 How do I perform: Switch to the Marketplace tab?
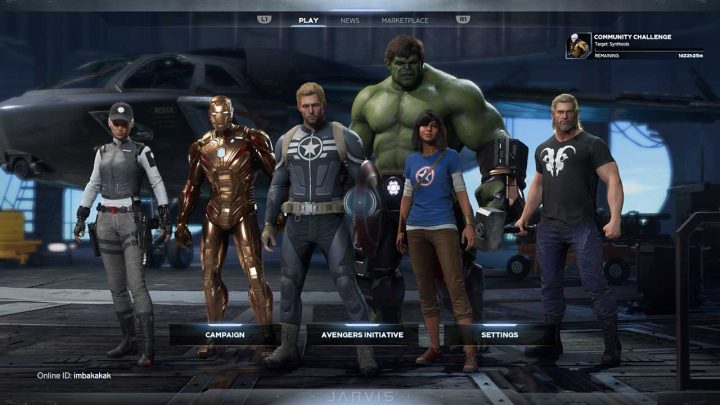[406, 20]
